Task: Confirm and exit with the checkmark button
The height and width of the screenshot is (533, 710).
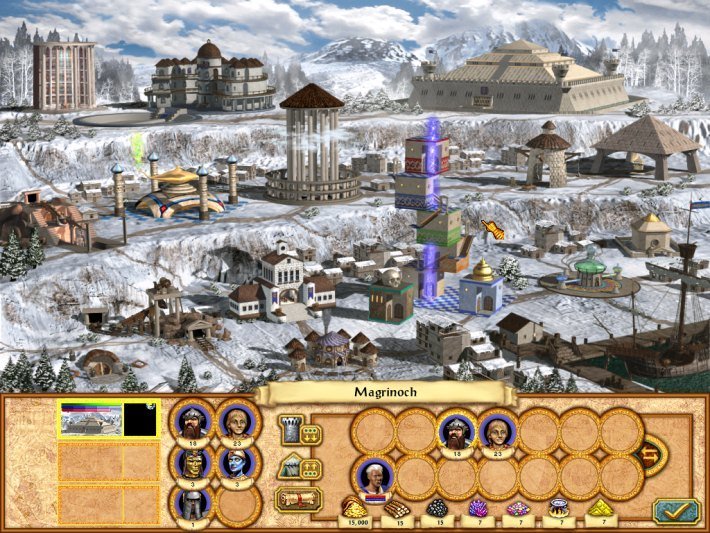Action: 675,510
